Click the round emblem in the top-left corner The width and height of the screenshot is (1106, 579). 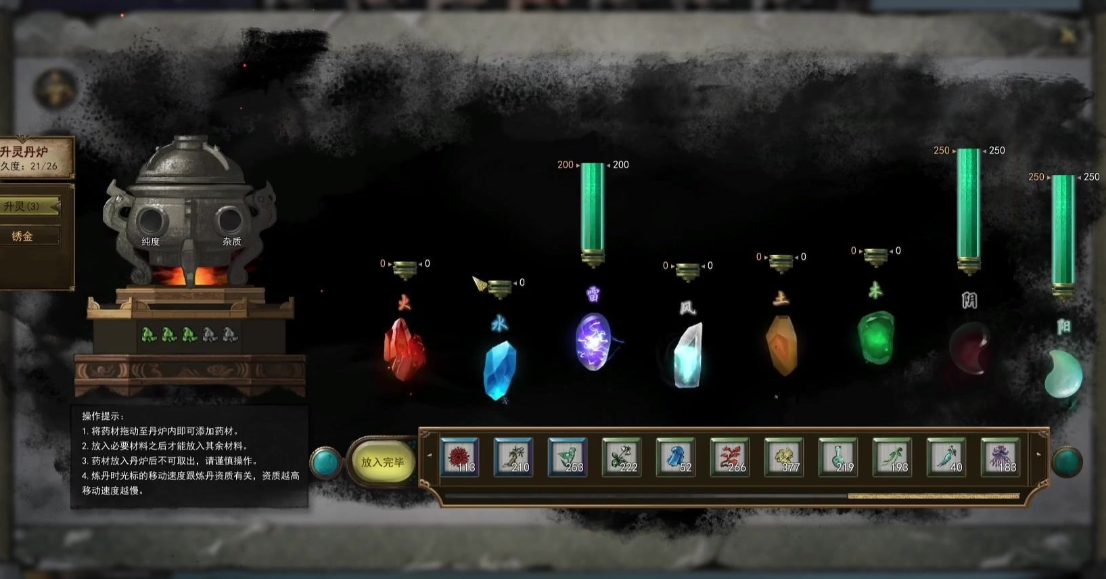(55, 89)
